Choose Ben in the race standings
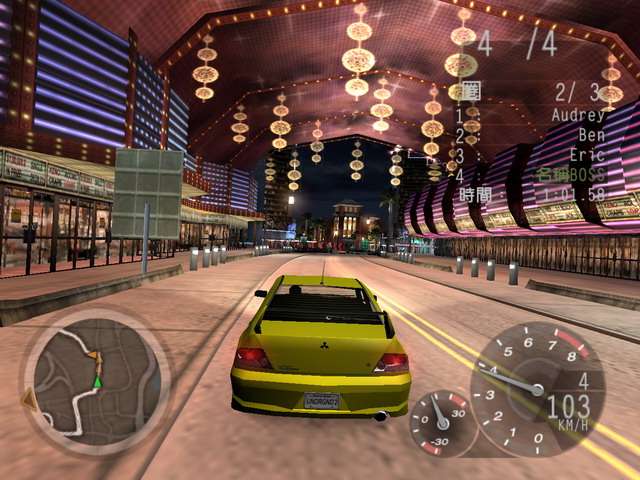 (592, 134)
